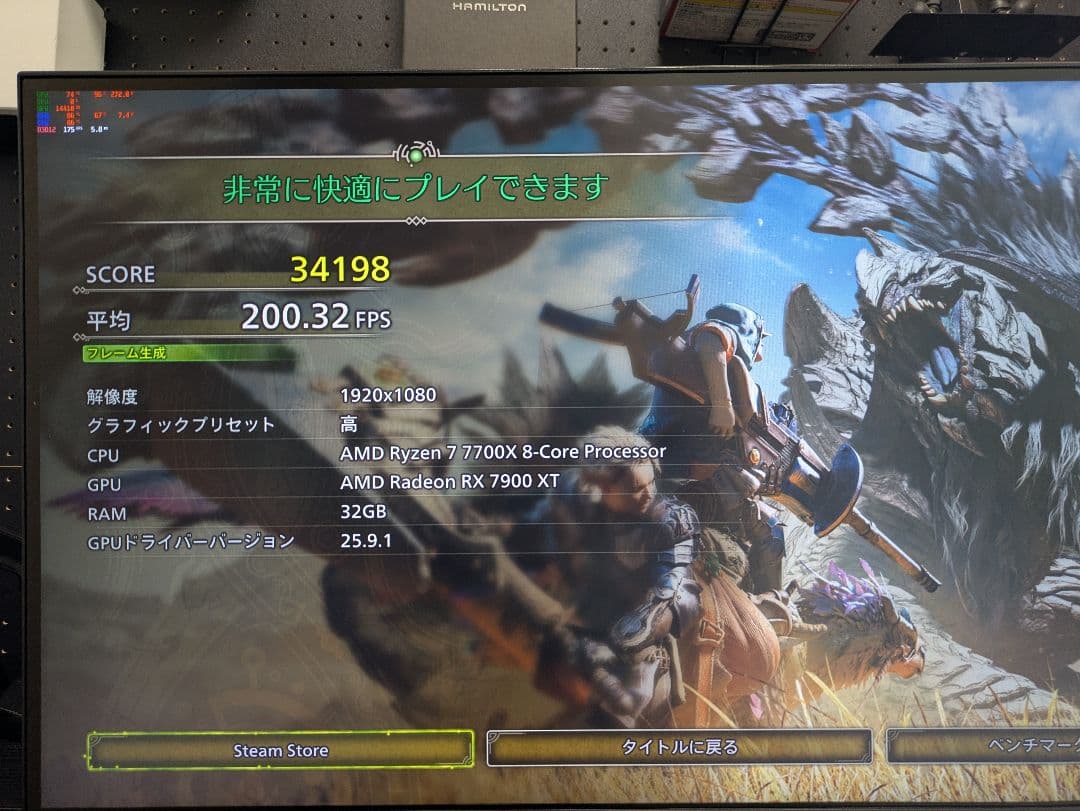
Task: Choose the ベンチマーク button
Action: pos(985,746)
